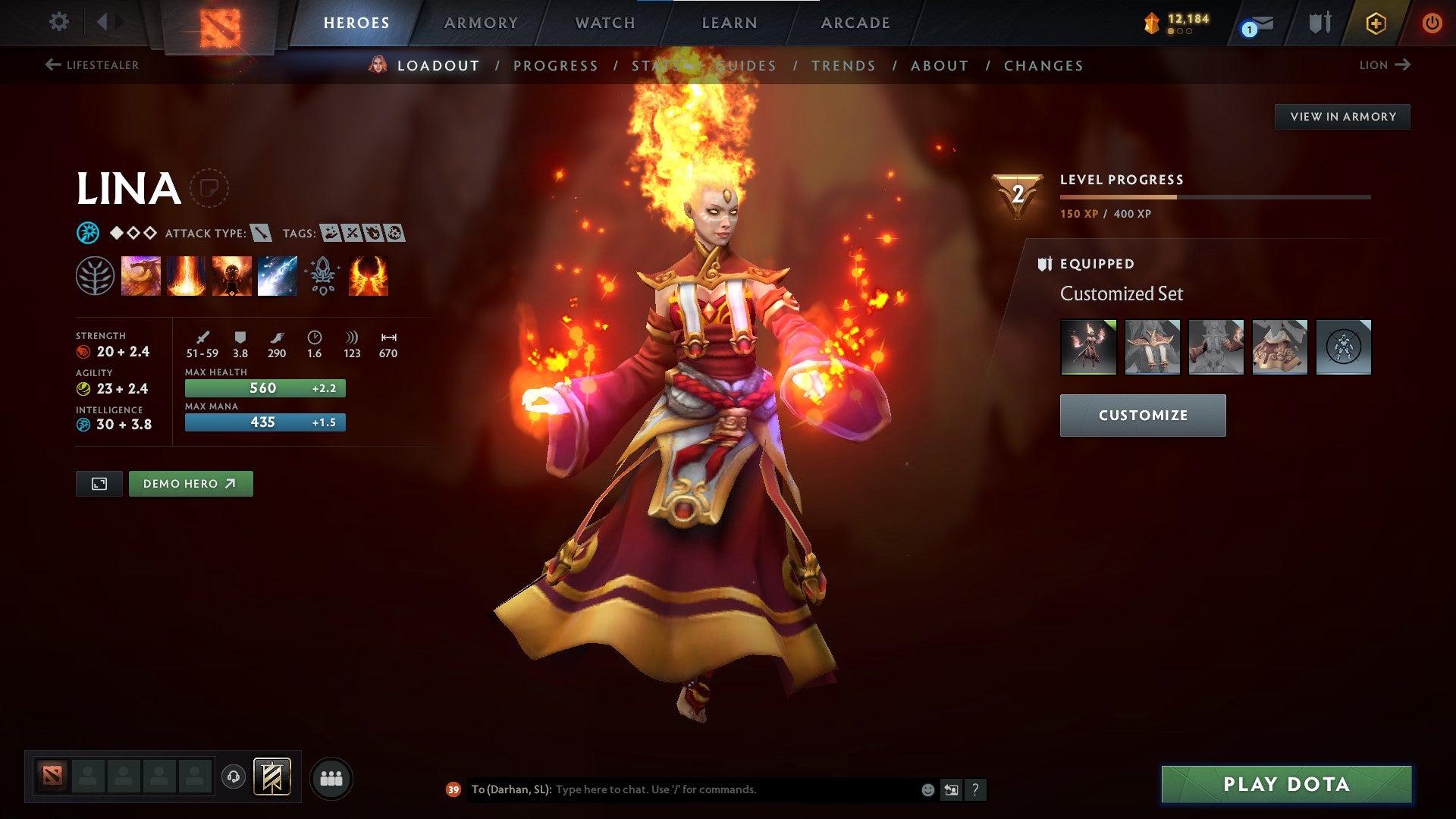Click the friends list icon

(x=331, y=777)
